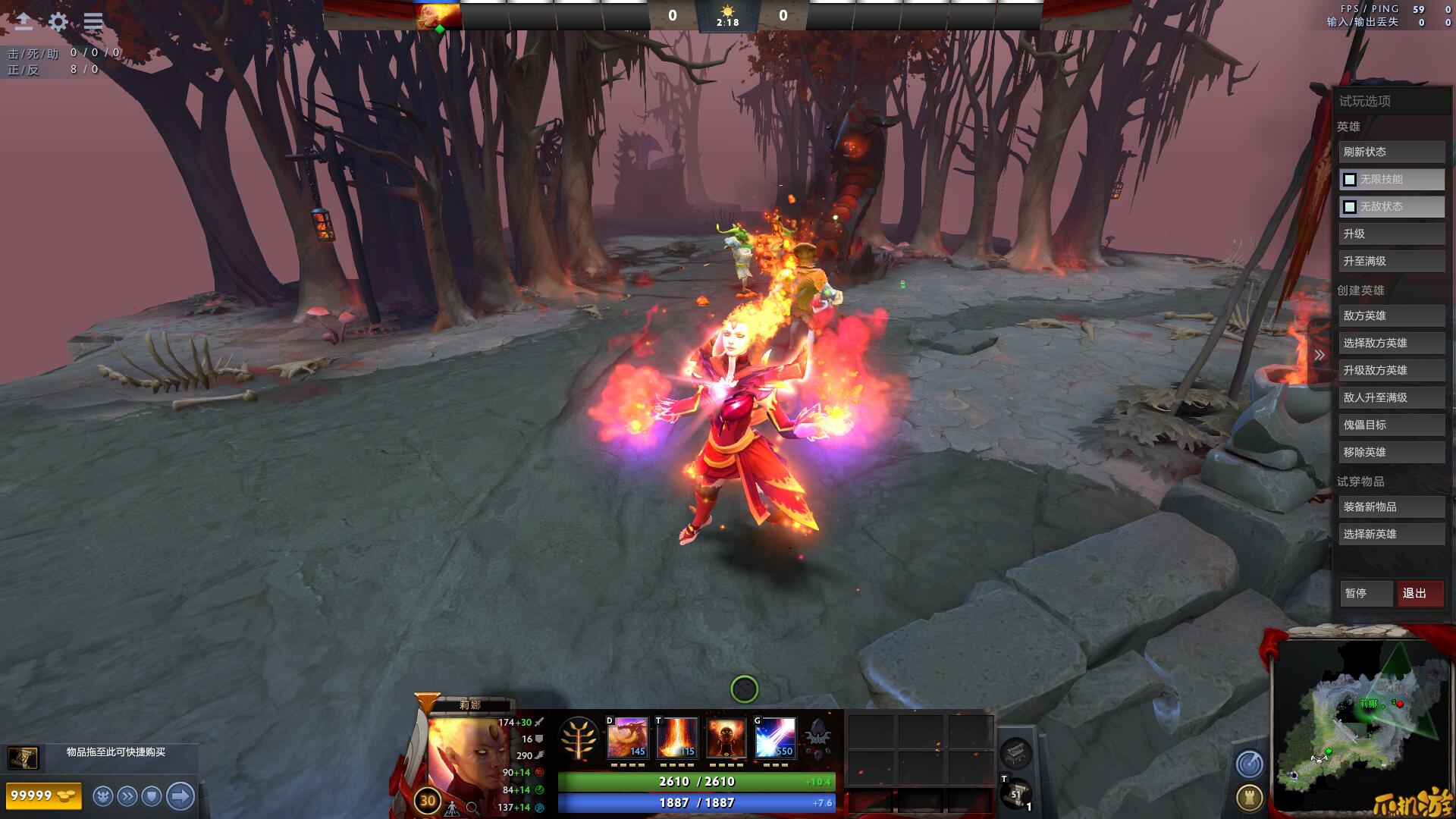This screenshot has width=1456, height=819.
Task: Open the settings gear menu
Action: [58, 21]
